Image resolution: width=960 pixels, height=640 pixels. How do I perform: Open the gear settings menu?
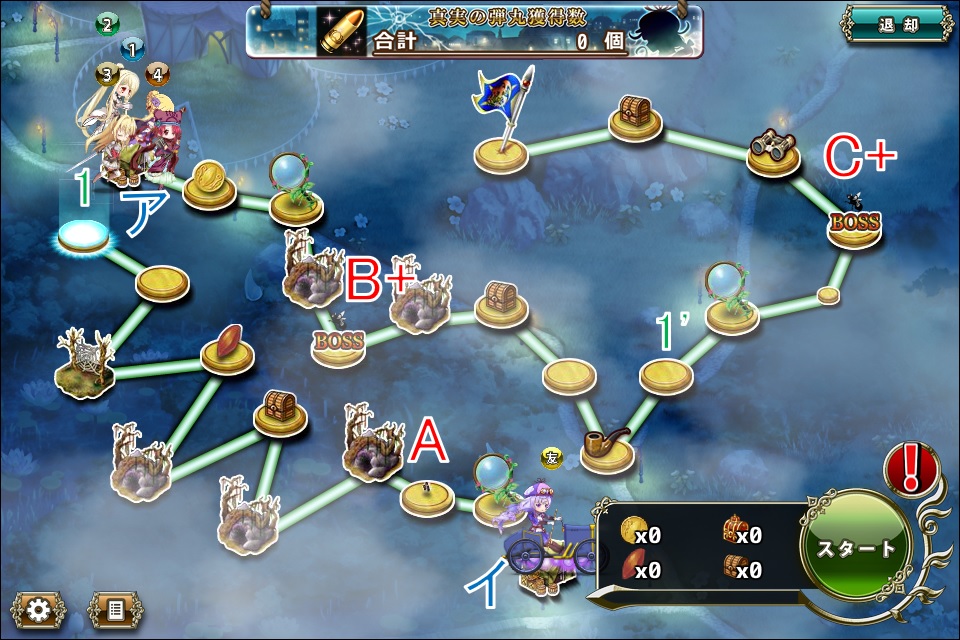(39, 608)
